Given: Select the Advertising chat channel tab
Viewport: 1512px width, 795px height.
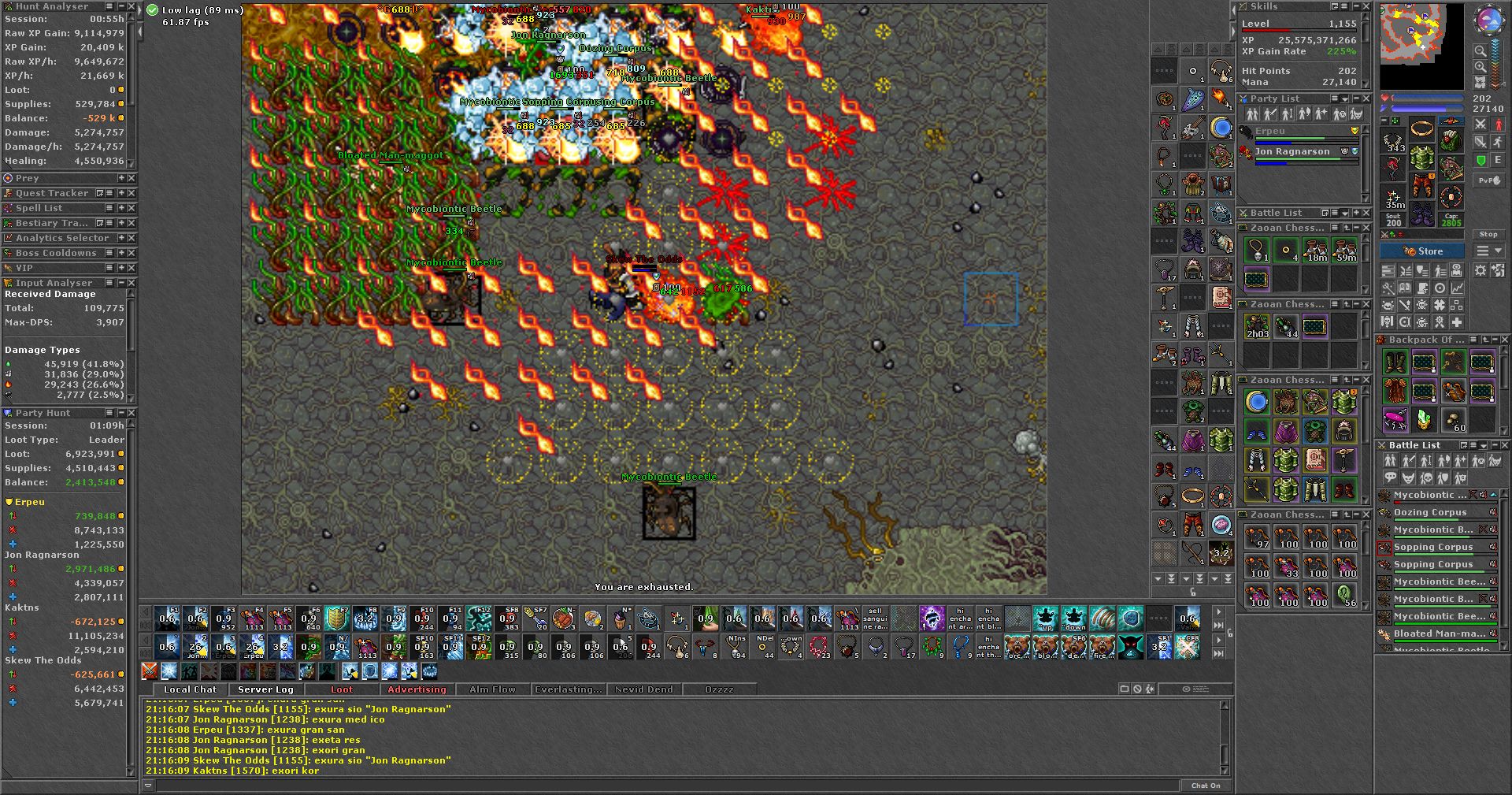Looking at the screenshot, I should point(417,689).
